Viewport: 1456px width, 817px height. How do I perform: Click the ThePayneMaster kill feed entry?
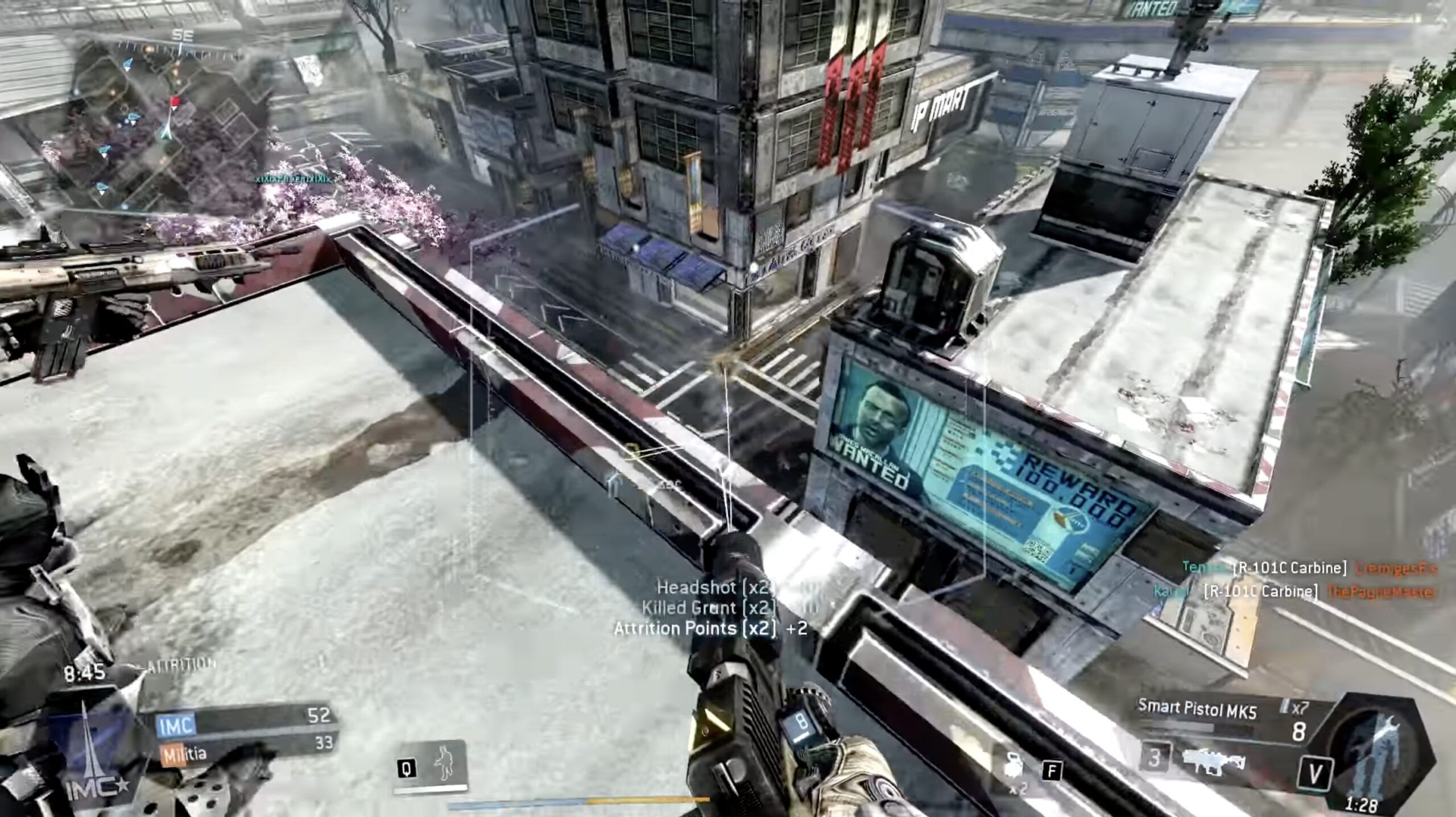(1382, 591)
